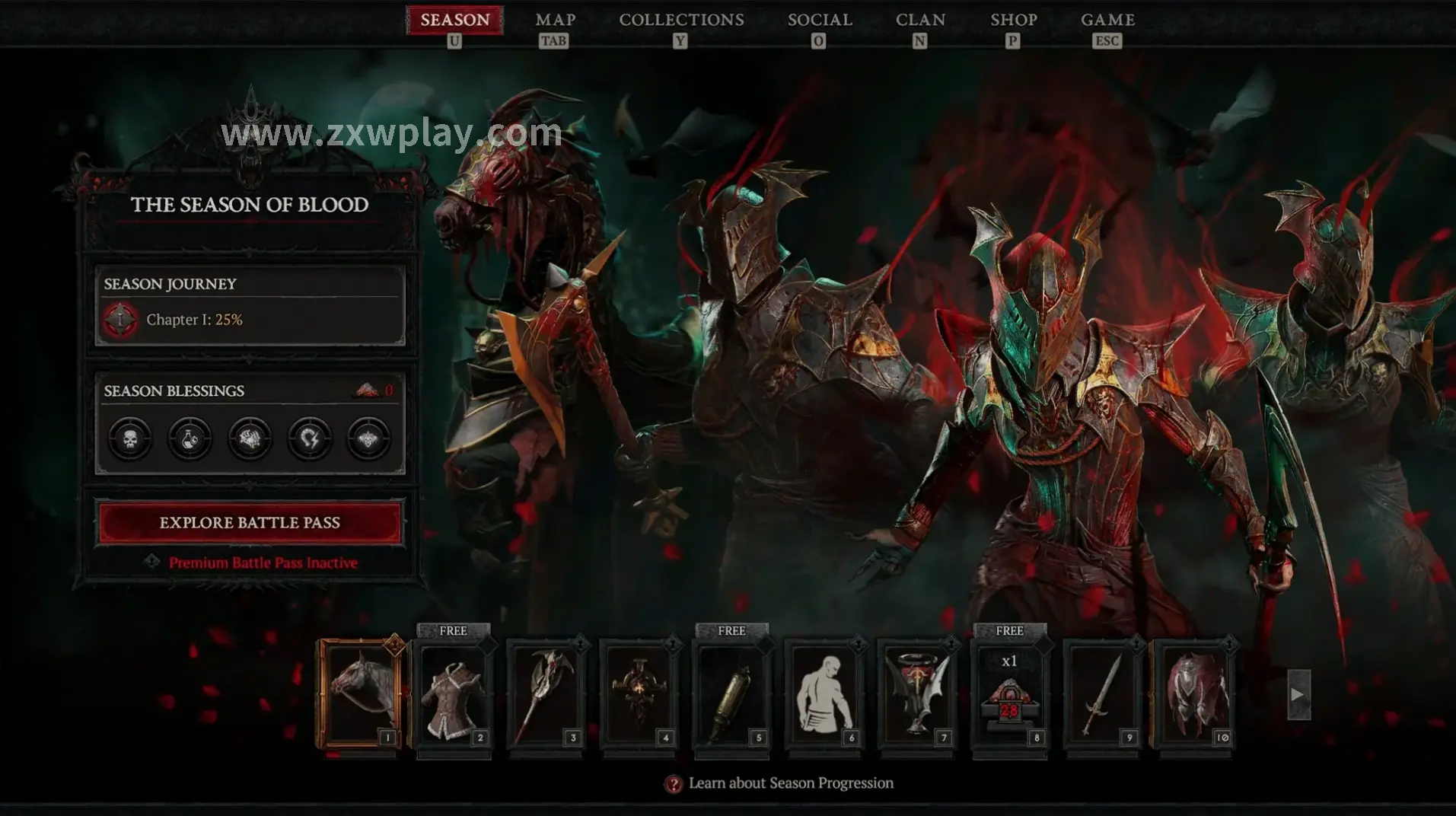Show next battle pass rewards with arrow
This screenshot has height=816, width=1456.
[1298, 694]
